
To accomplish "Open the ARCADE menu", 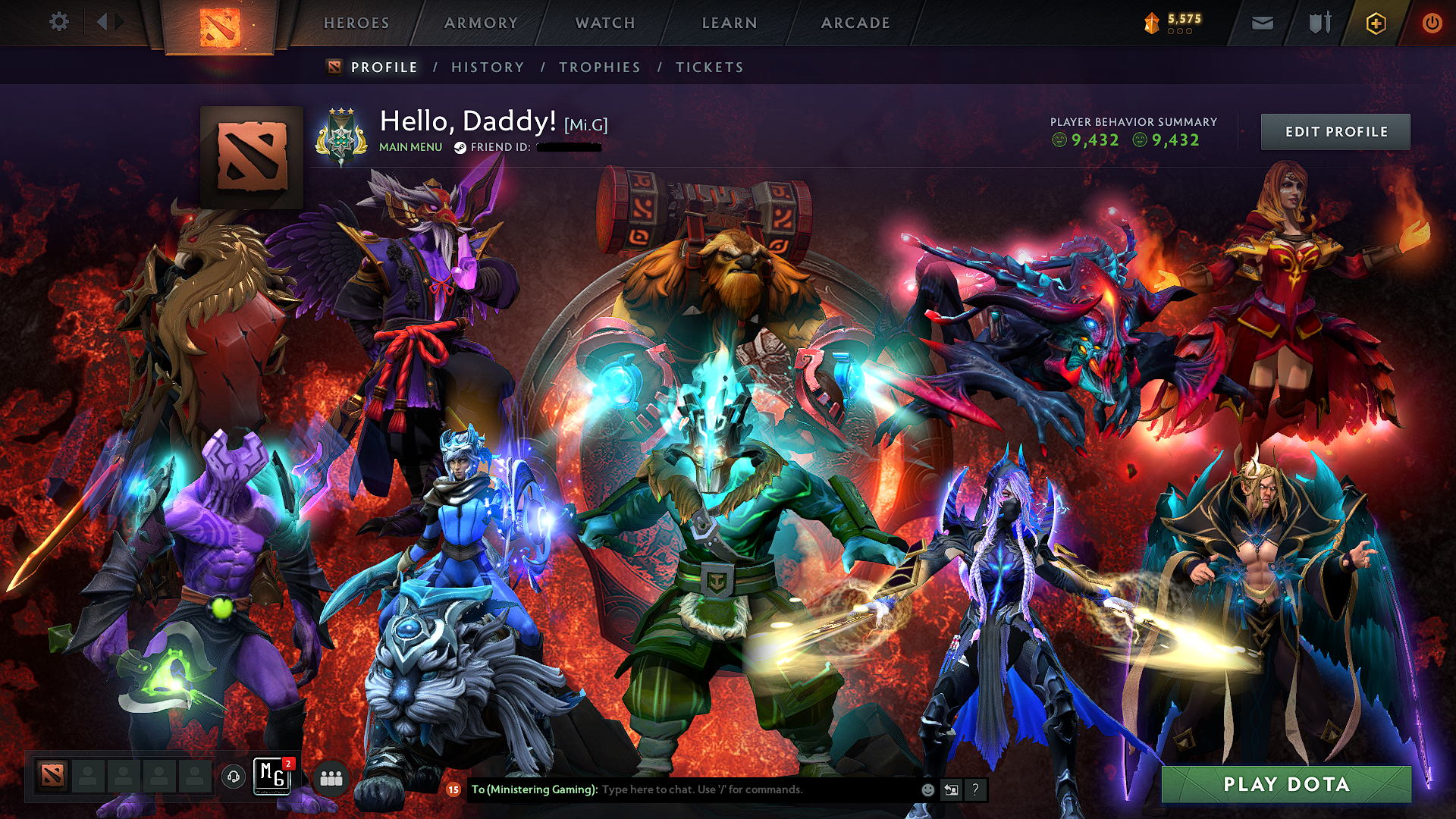I will 855,23.
